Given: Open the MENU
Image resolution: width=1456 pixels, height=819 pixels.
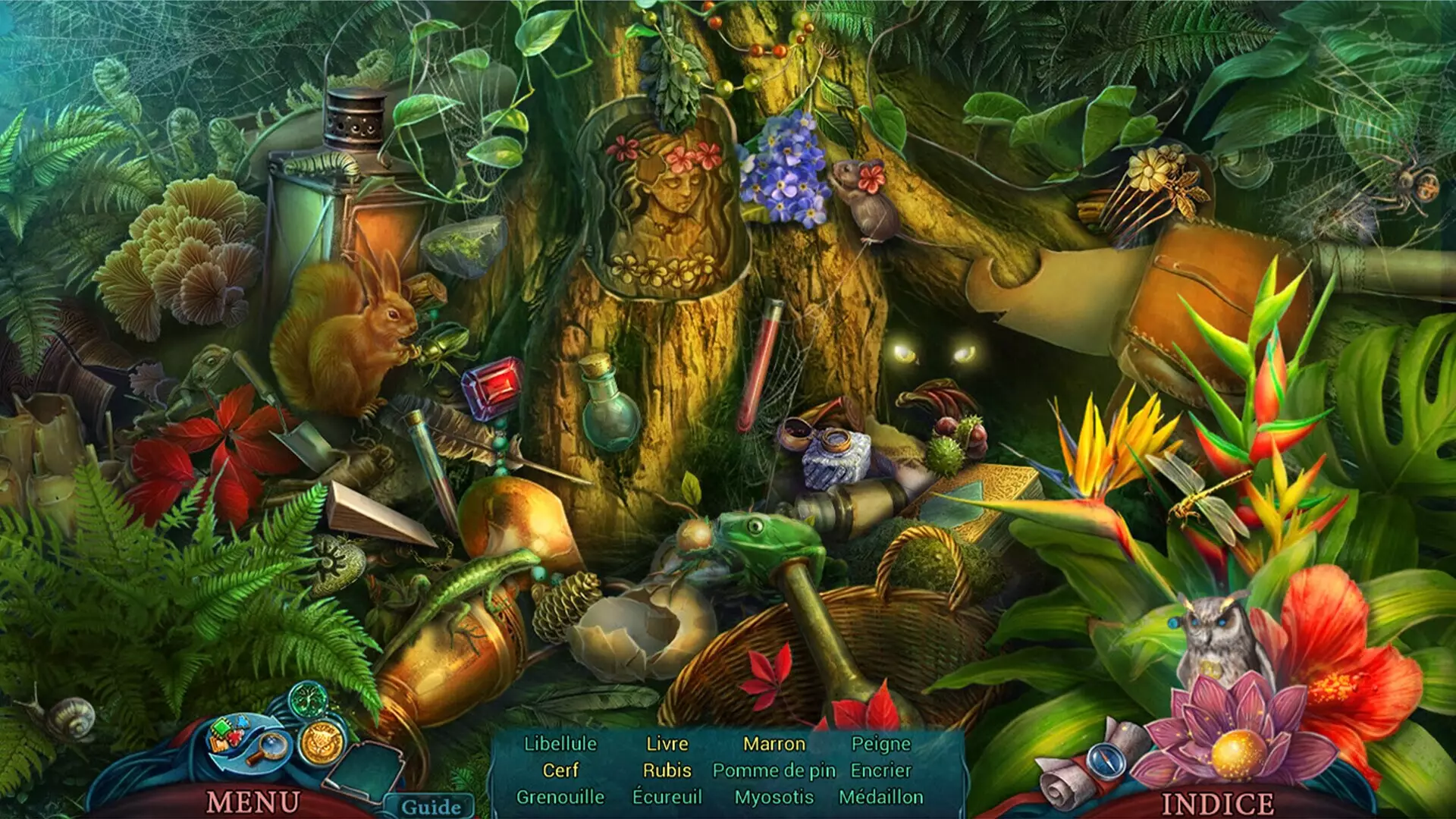Looking at the screenshot, I should point(253,800).
